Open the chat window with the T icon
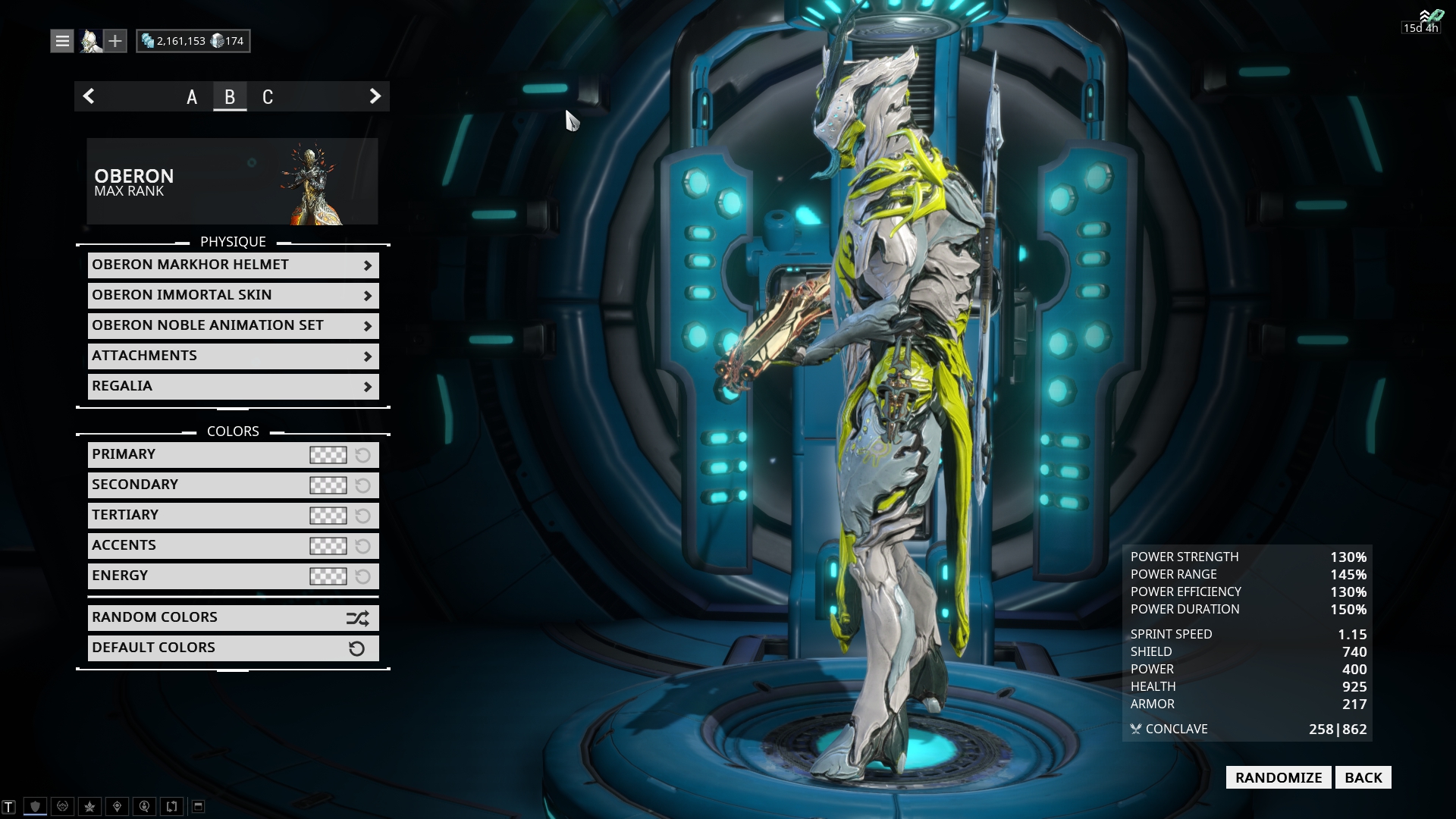This screenshot has width=1456, height=819. tap(9, 806)
